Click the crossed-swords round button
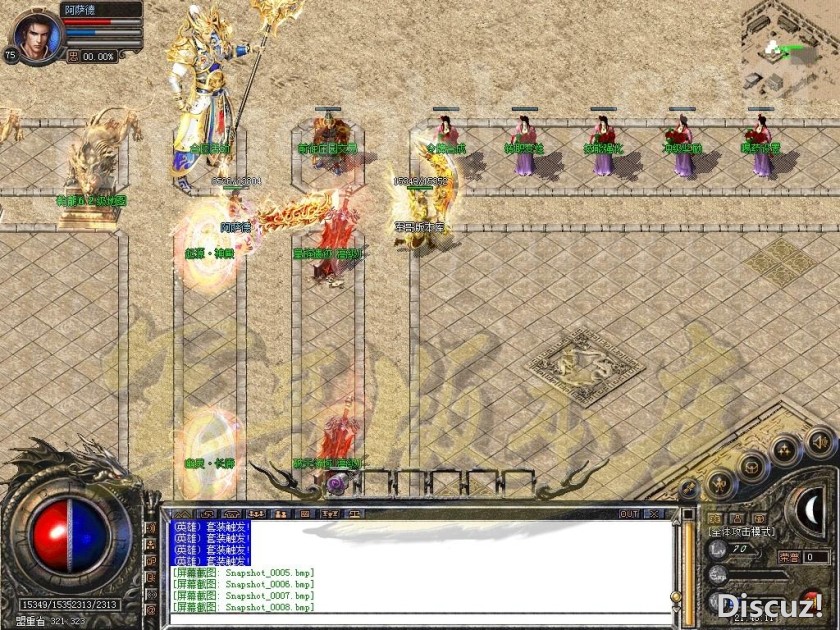The width and height of the screenshot is (840, 630). click(x=689, y=488)
